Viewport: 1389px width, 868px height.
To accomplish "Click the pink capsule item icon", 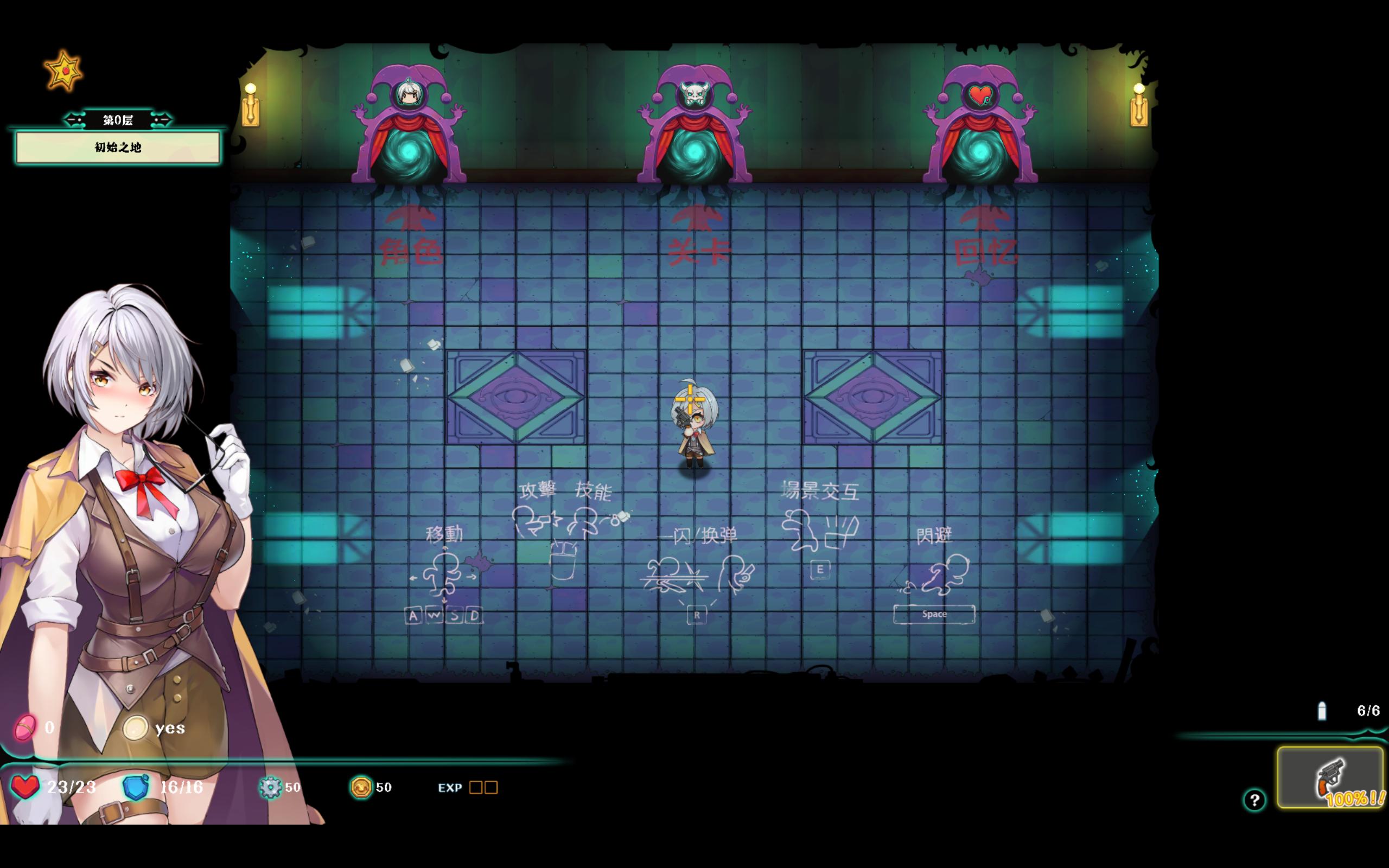I will [x=26, y=728].
